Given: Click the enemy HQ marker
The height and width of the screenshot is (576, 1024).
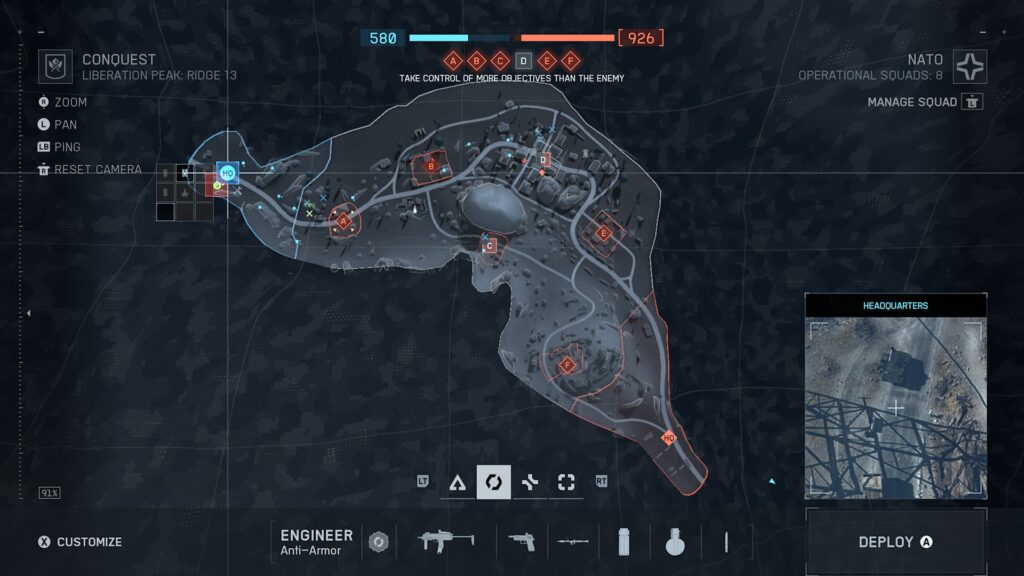Looking at the screenshot, I should pos(669,438).
